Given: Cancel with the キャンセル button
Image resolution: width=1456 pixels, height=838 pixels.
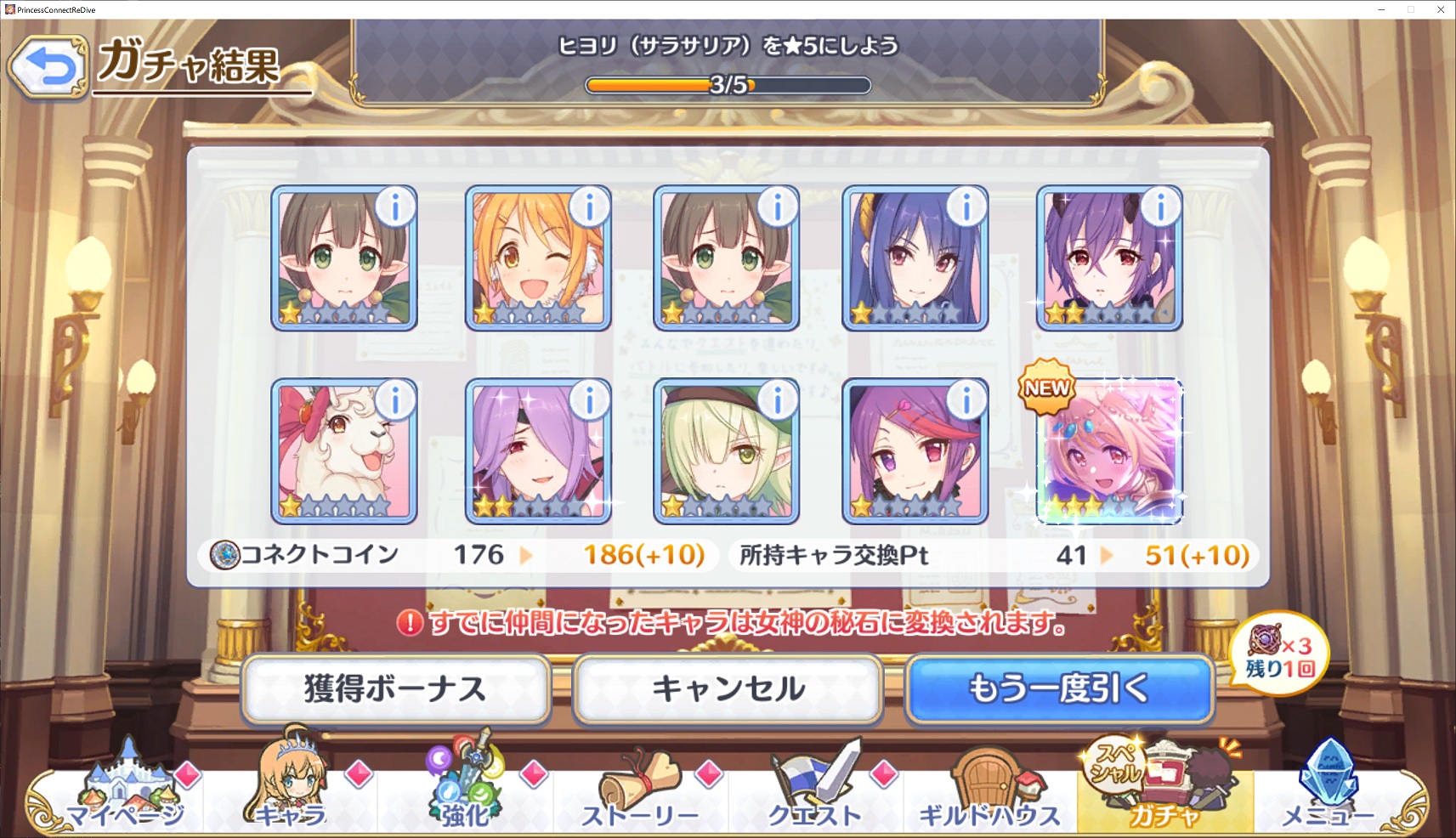Looking at the screenshot, I should pos(728,688).
